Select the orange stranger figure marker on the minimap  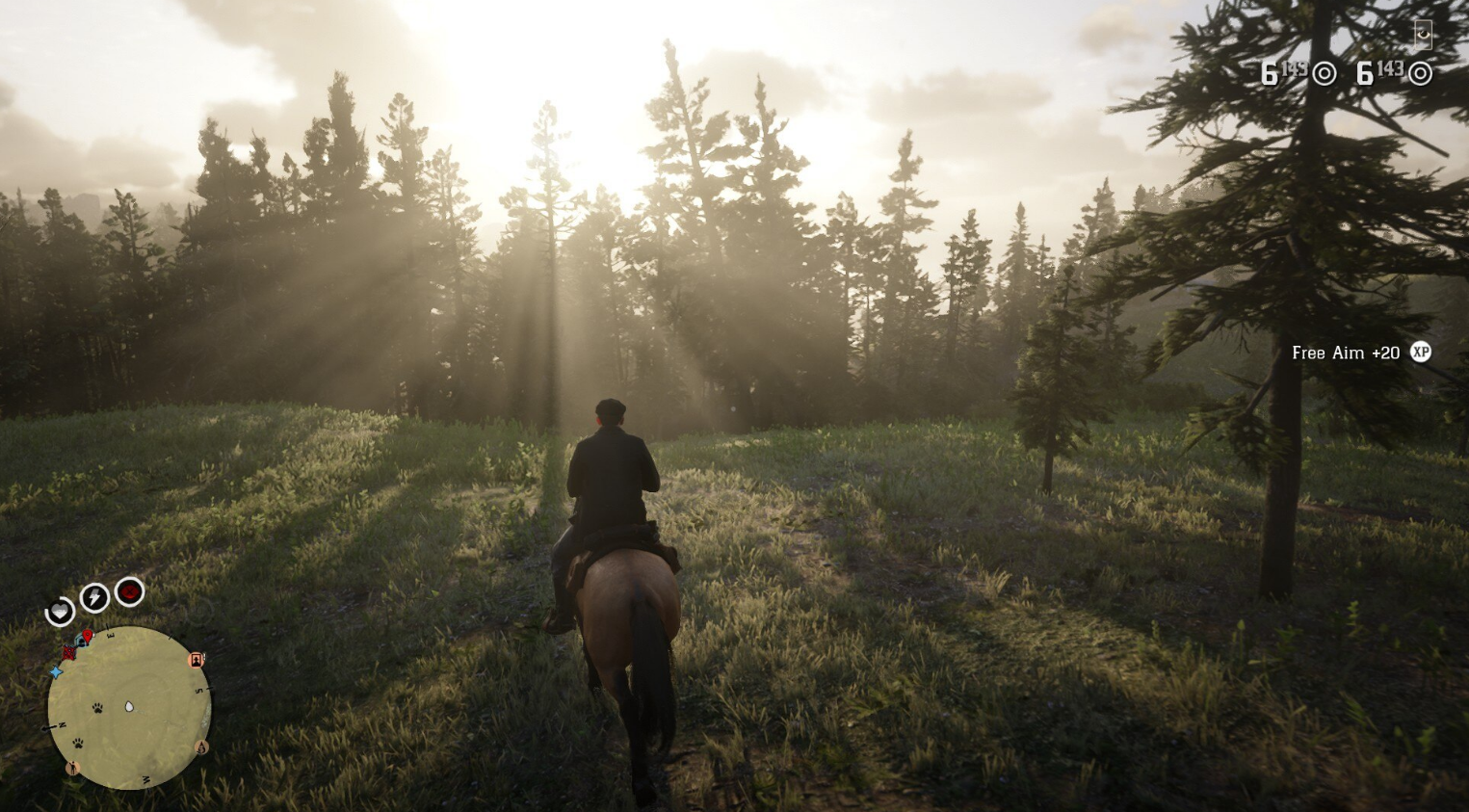click(x=73, y=768)
